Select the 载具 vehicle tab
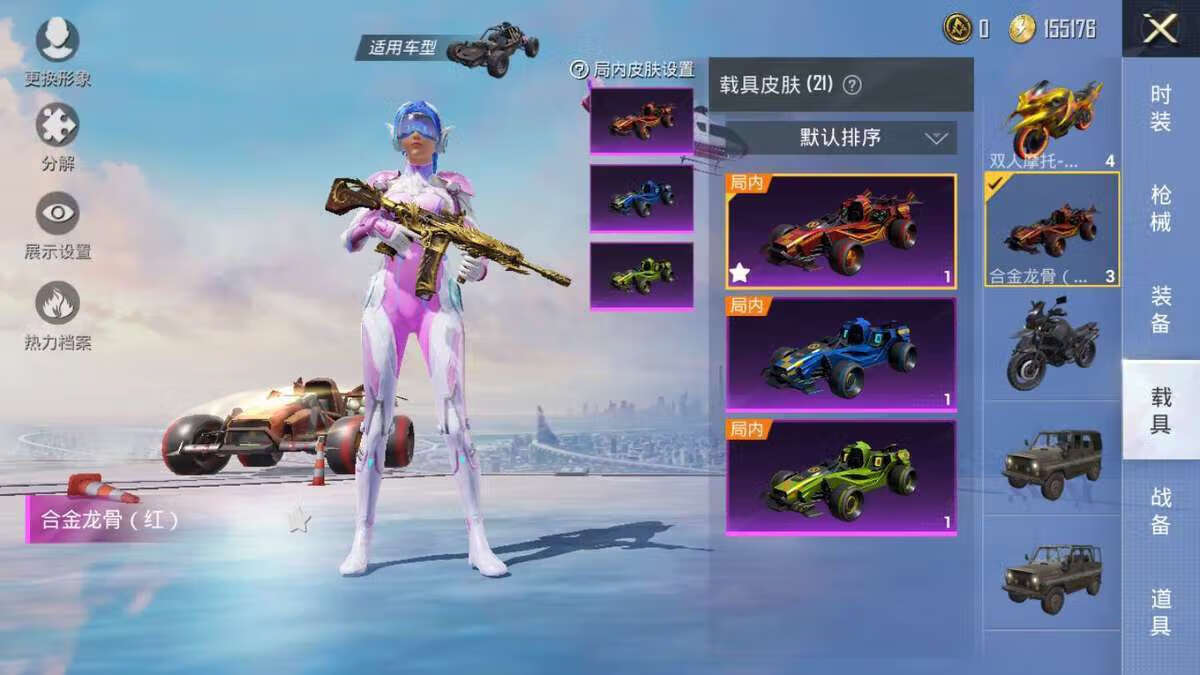The image size is (1200, 675). click(1160, 410)
